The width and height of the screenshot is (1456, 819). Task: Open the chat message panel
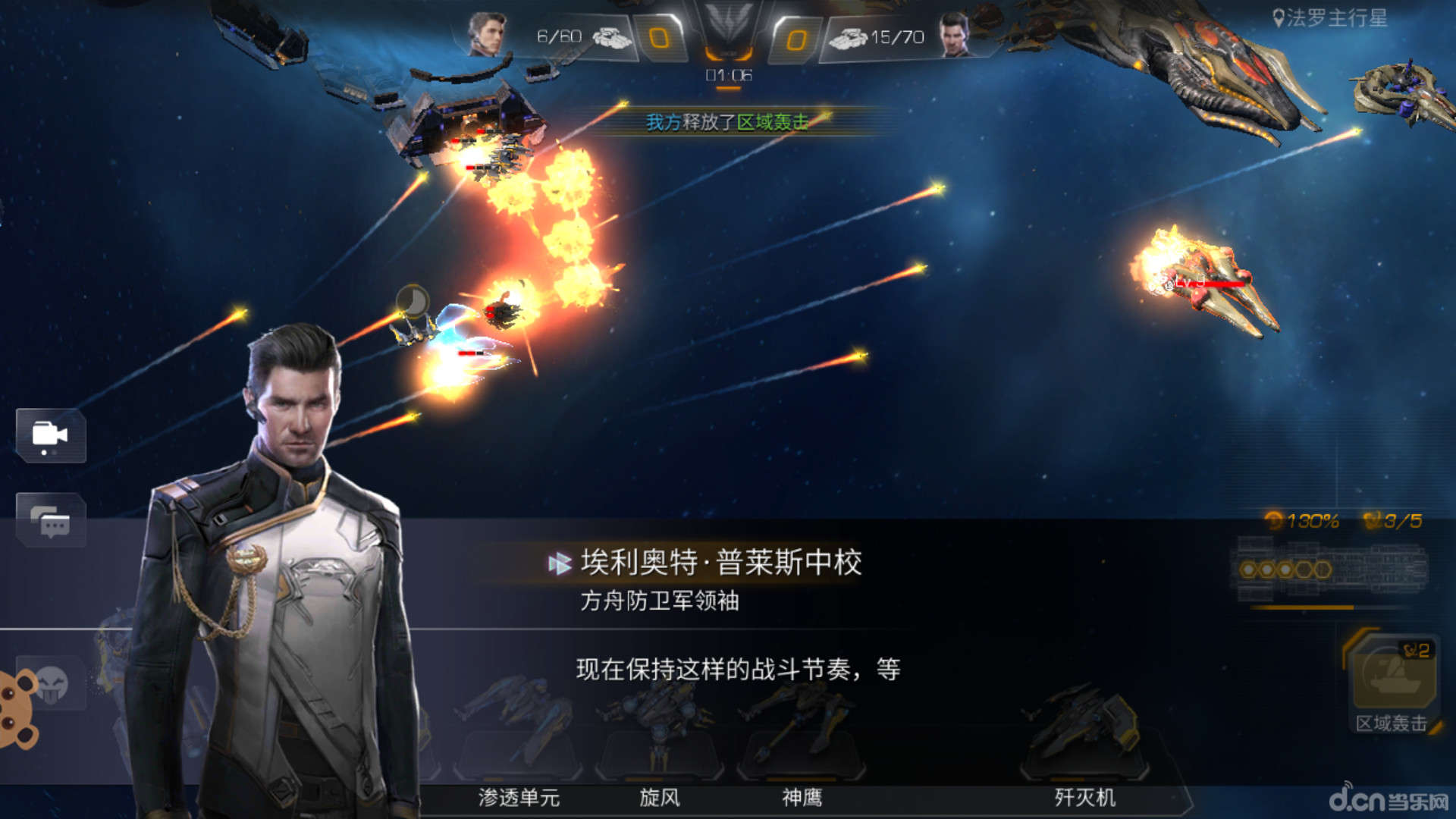[50, 522]
